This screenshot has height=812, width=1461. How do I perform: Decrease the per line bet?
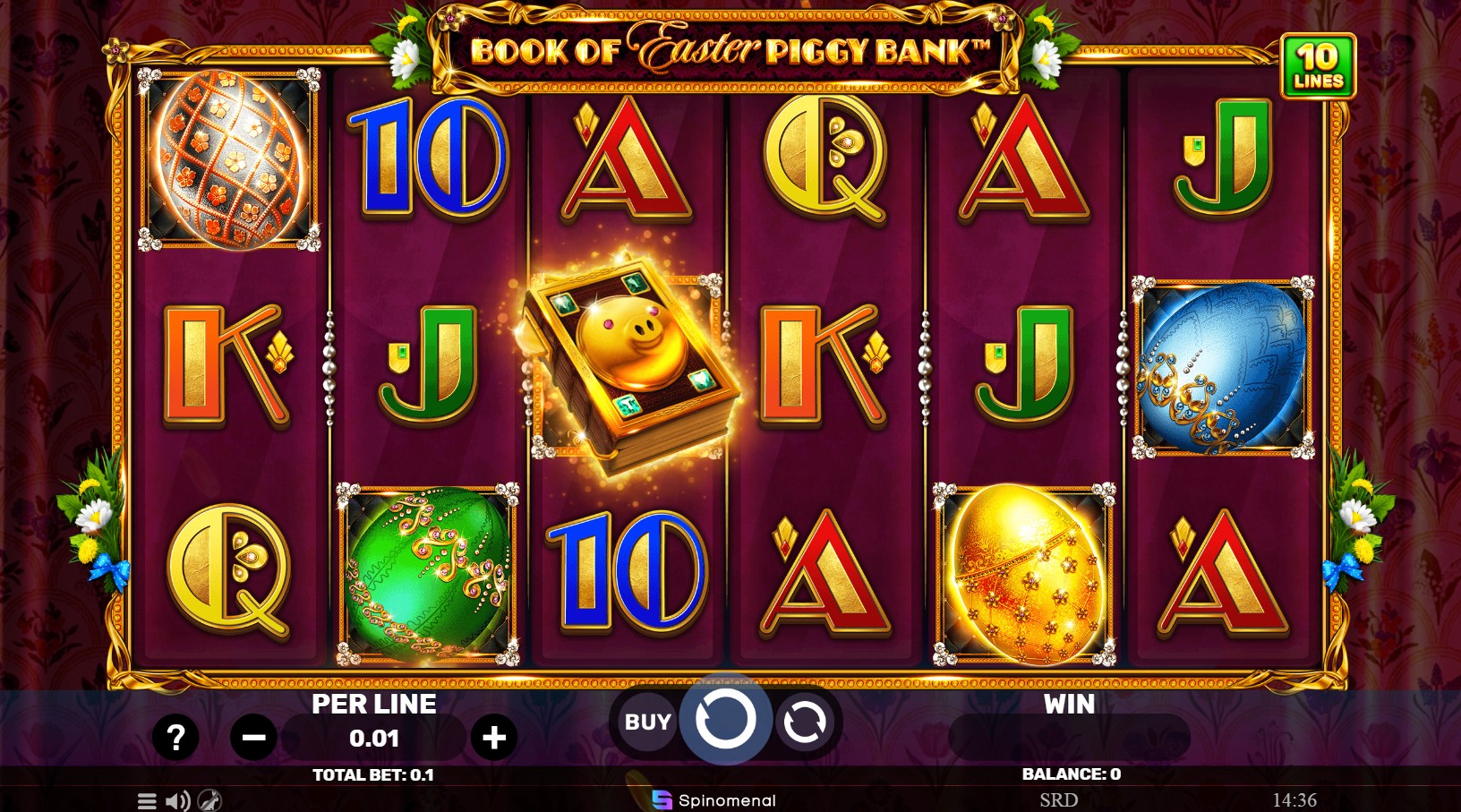253,738
